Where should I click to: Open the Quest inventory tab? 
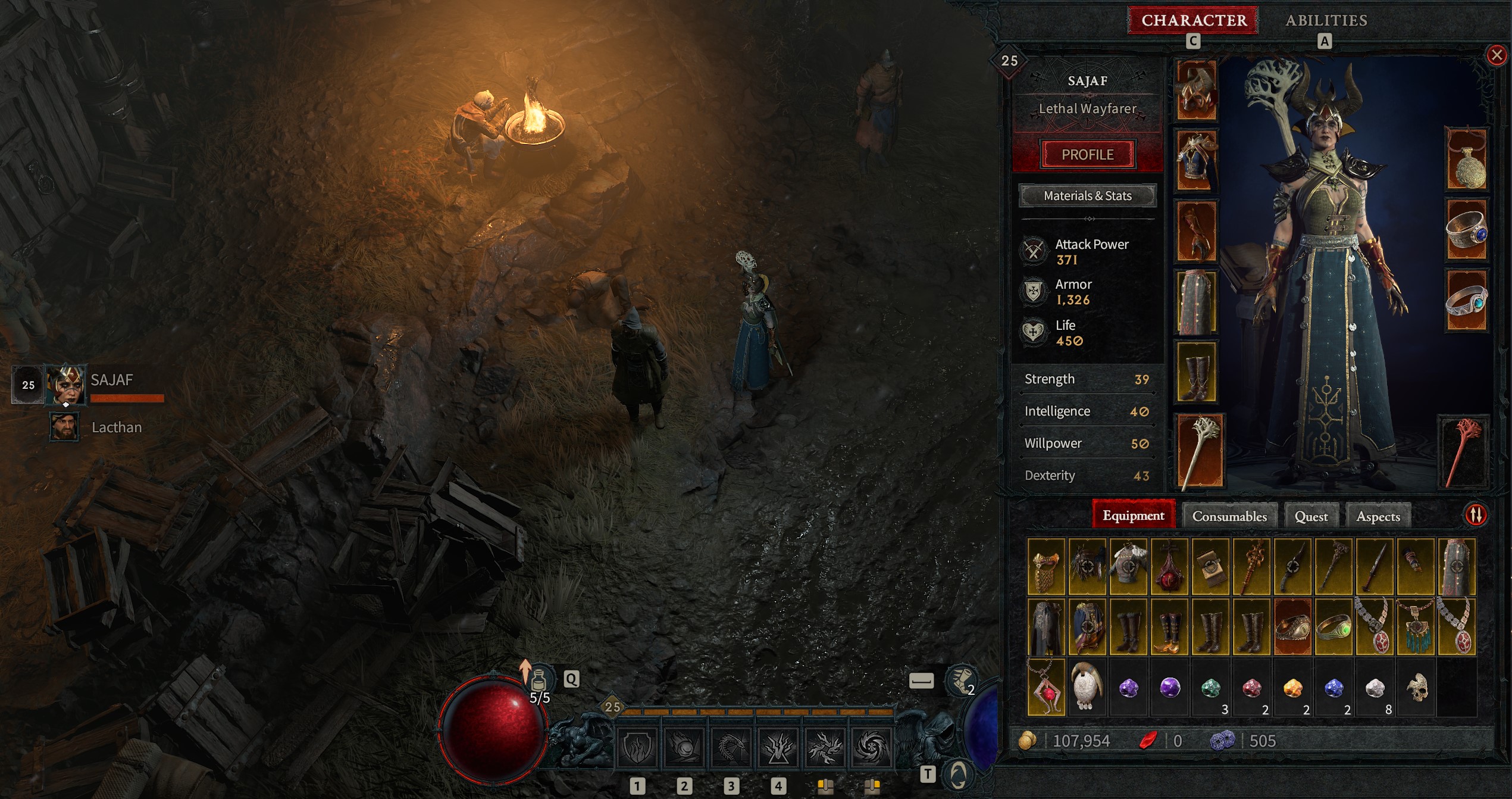point(1311,516)
